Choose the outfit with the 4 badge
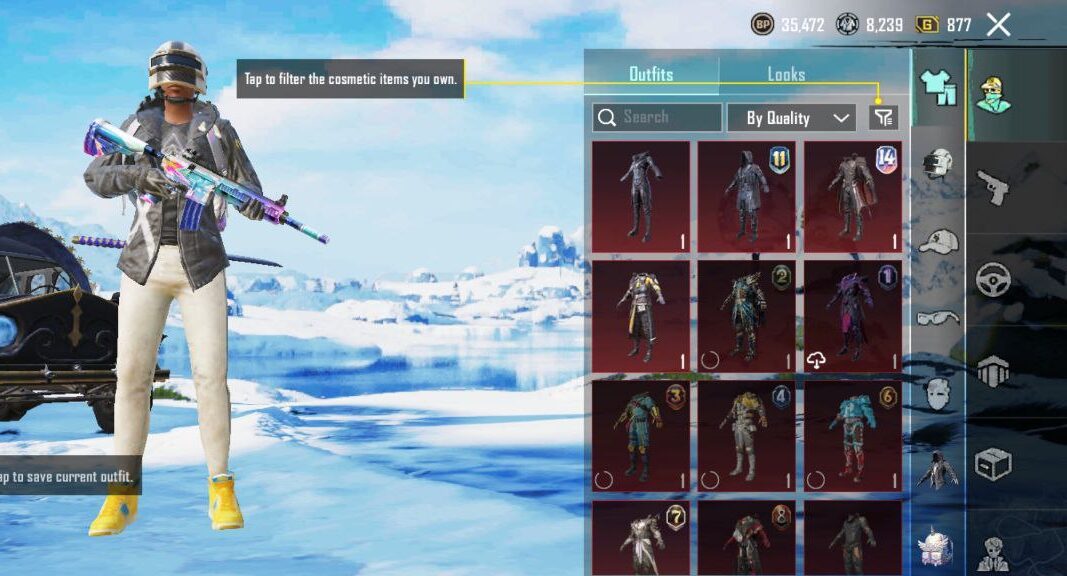The image size is (1067, 576). 746,436
